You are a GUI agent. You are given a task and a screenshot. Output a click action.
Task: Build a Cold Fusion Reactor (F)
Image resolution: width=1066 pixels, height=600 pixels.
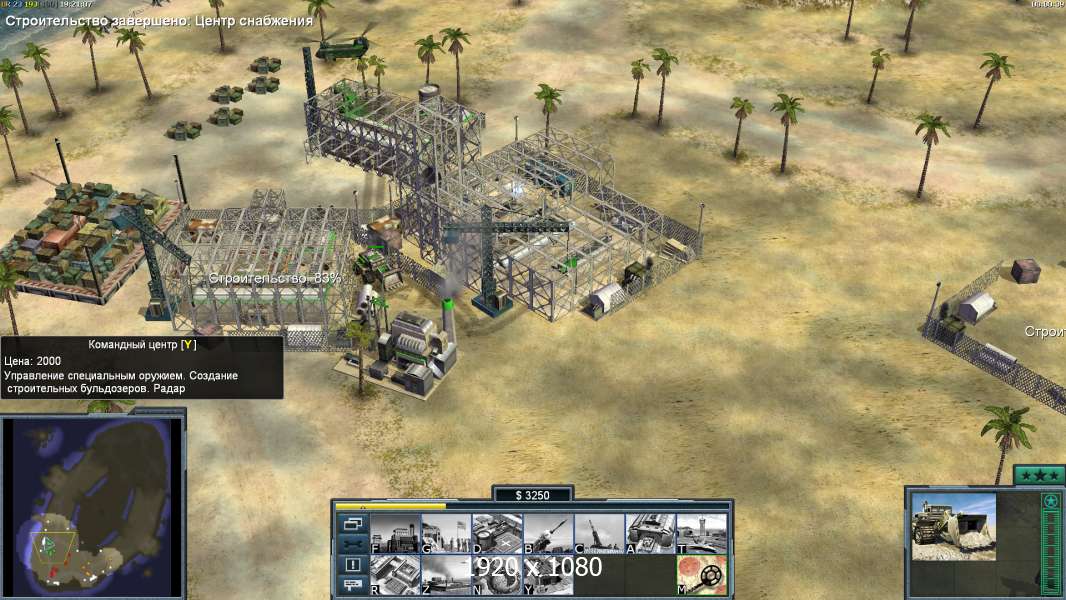click(395, 533)
